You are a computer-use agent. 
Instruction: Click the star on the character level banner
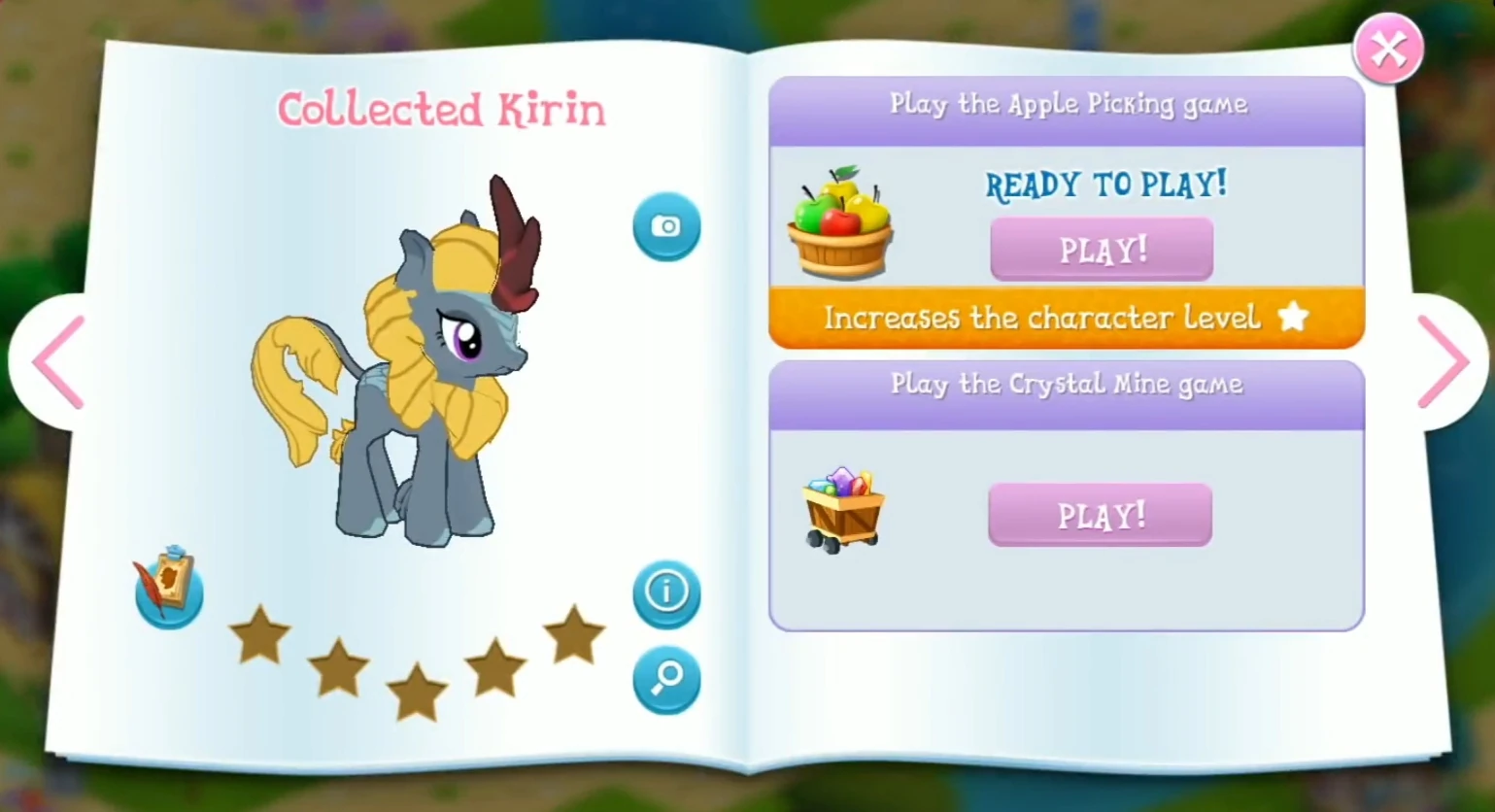[1293, 317]
